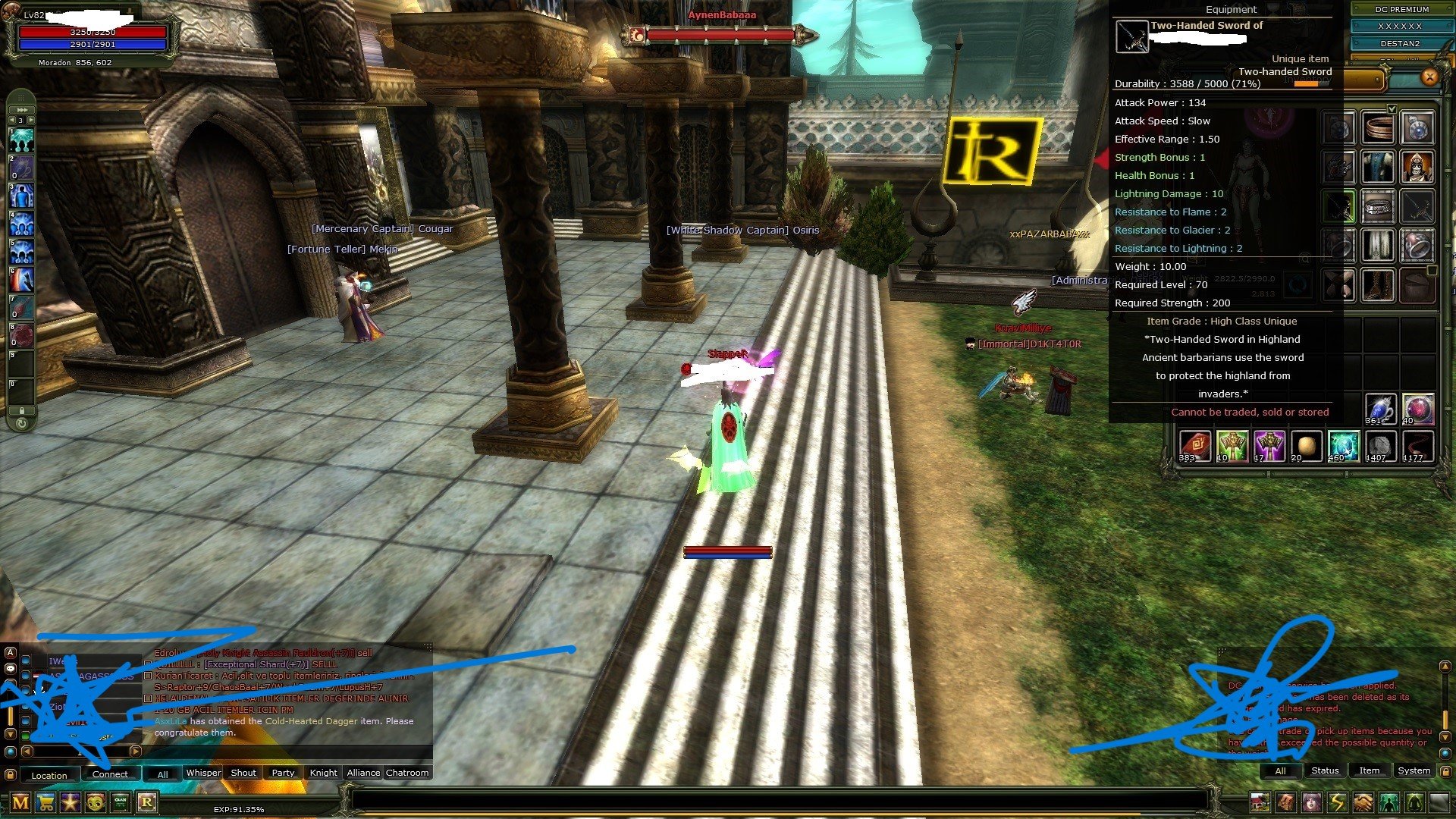Open the shopping cart store icon
The height and width of the screenshot is (819, 1456).
click(x=45, y=802)
